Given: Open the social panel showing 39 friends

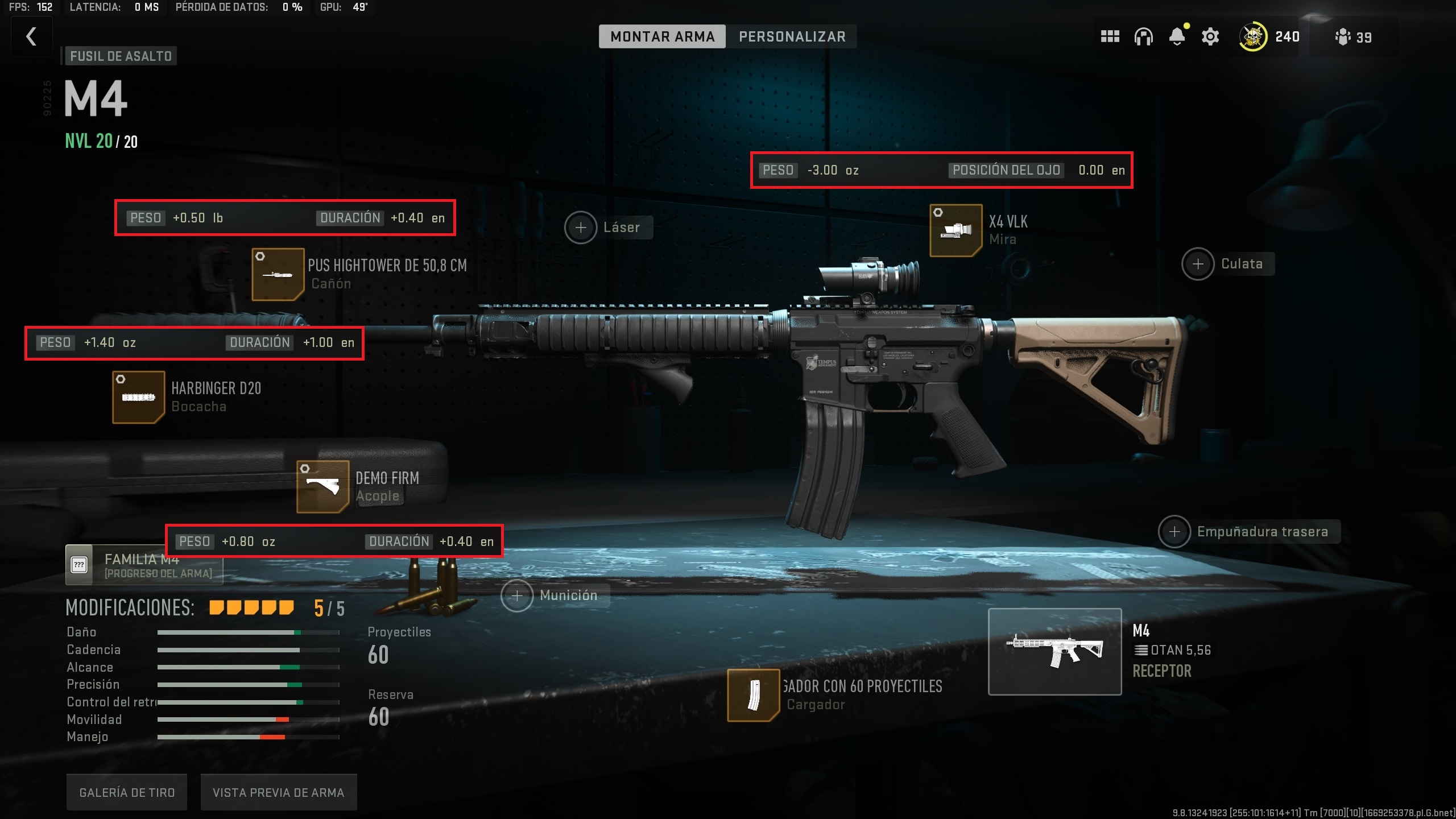Looking at the screenshot, I should 1343,36.
